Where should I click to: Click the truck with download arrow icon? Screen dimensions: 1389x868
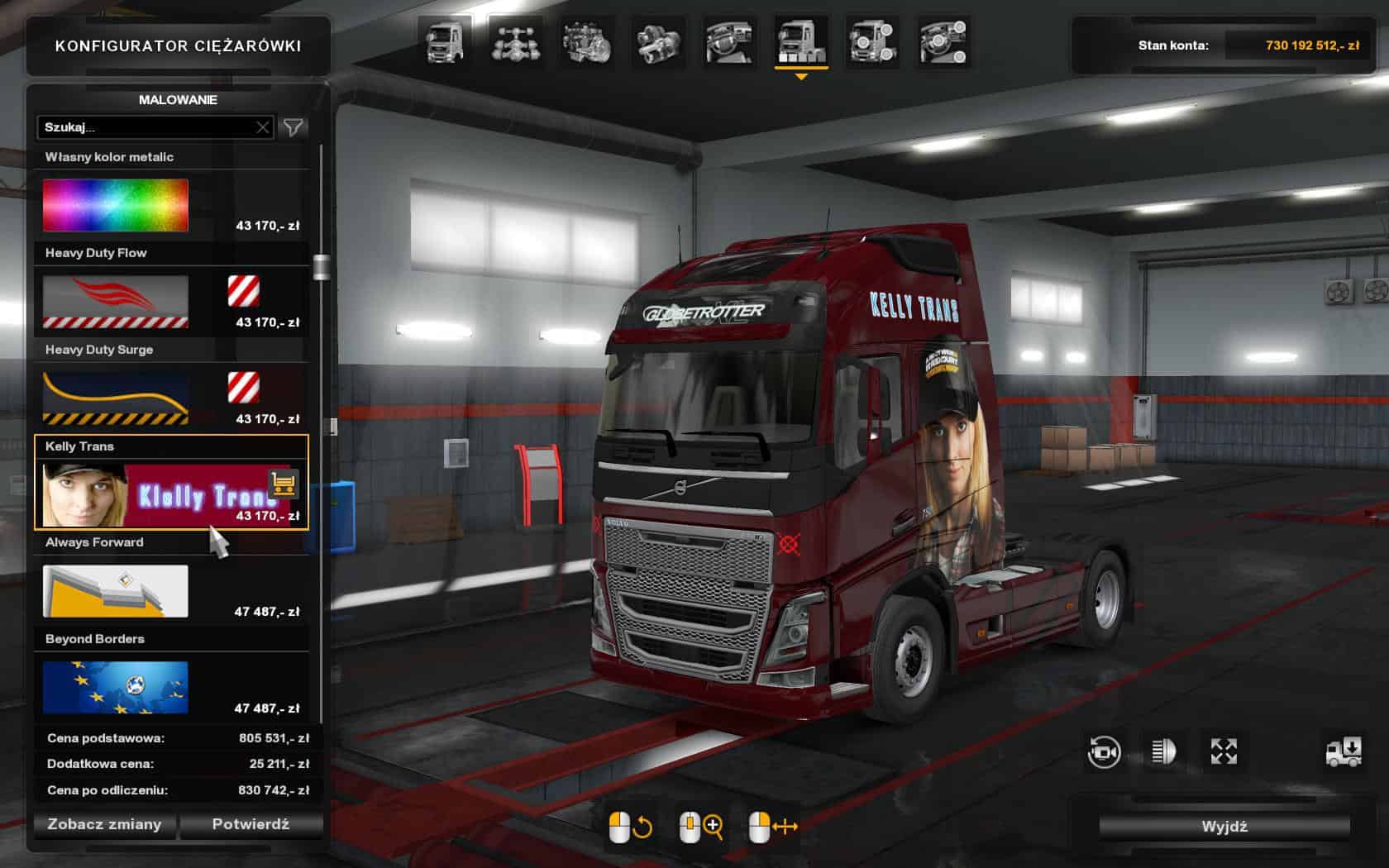1344,751
